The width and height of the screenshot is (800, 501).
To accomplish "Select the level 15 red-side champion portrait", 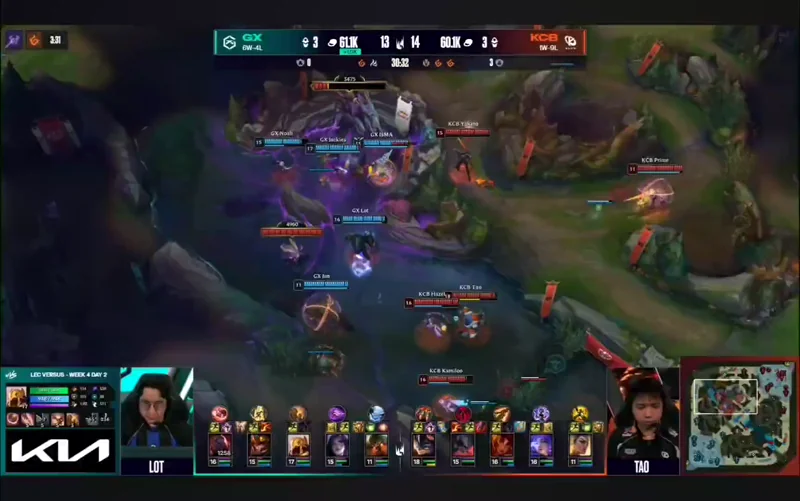I will [x=462, y=443].
